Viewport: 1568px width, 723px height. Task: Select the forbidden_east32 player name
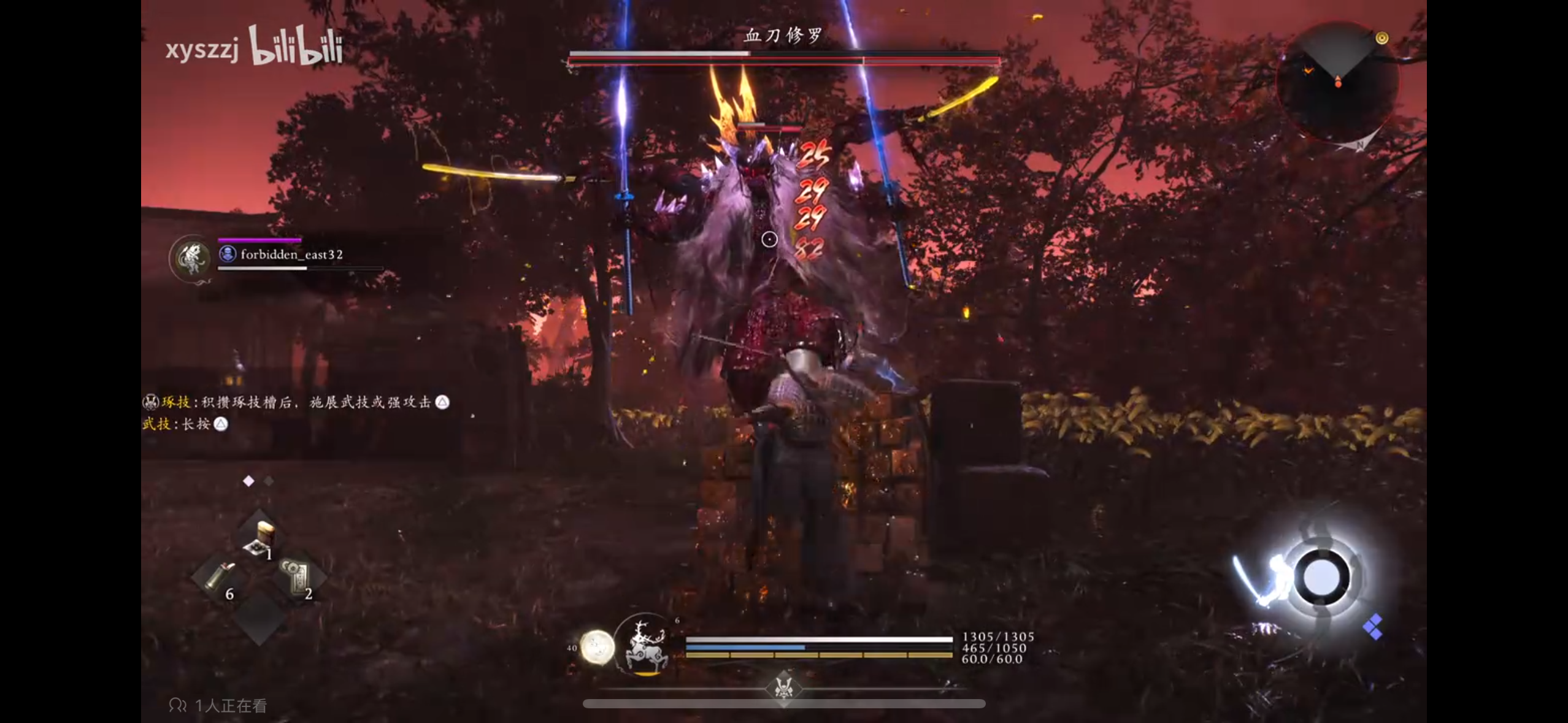coord(291,254)
